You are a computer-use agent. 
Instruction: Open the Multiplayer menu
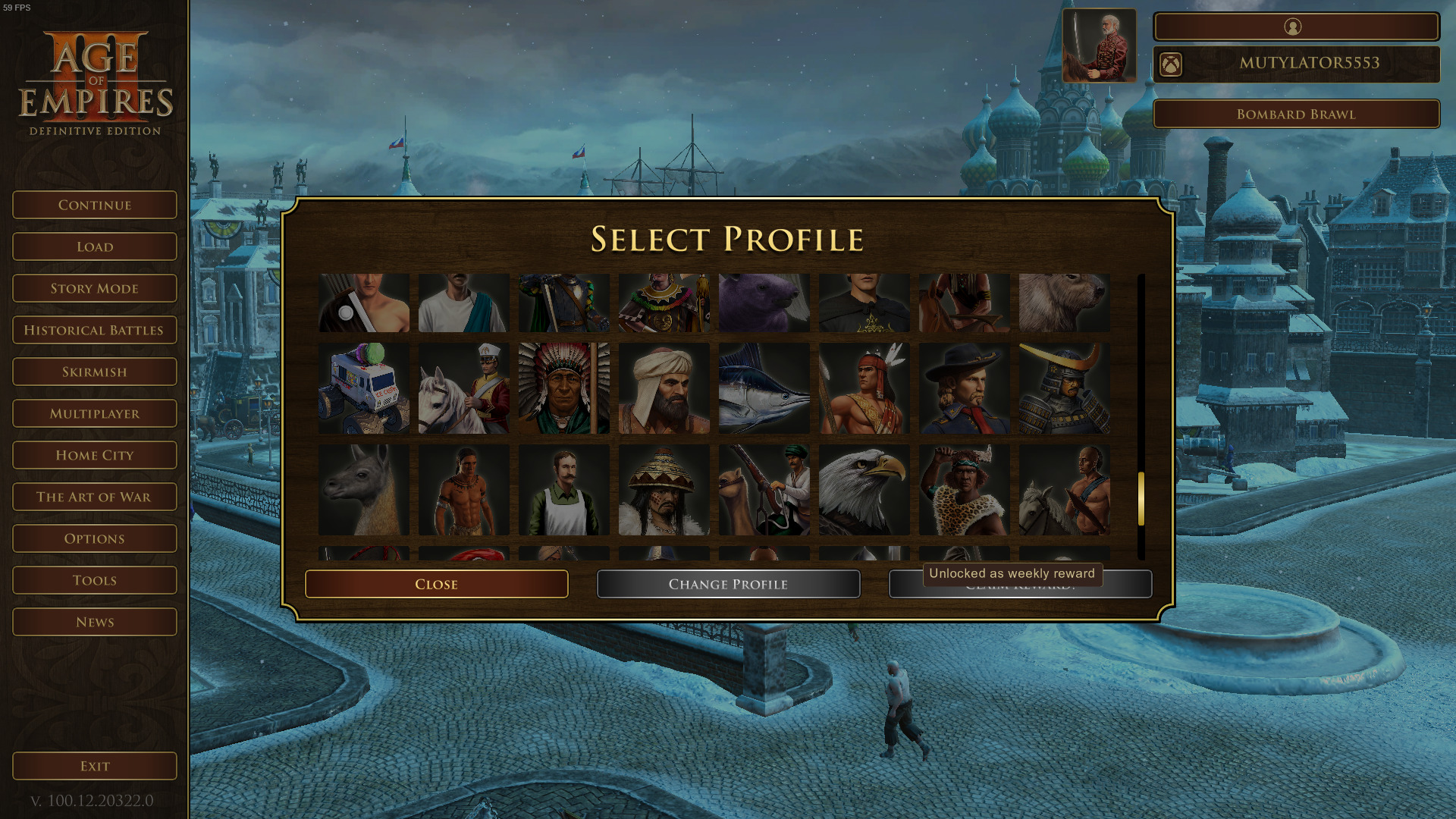tap(95, 413)
